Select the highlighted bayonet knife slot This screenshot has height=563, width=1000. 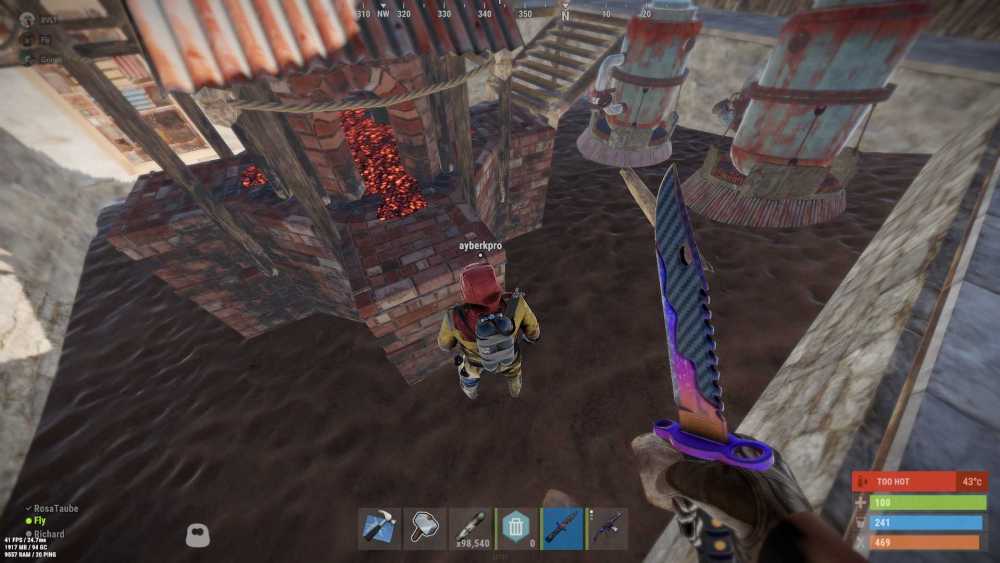click(562, 528)
